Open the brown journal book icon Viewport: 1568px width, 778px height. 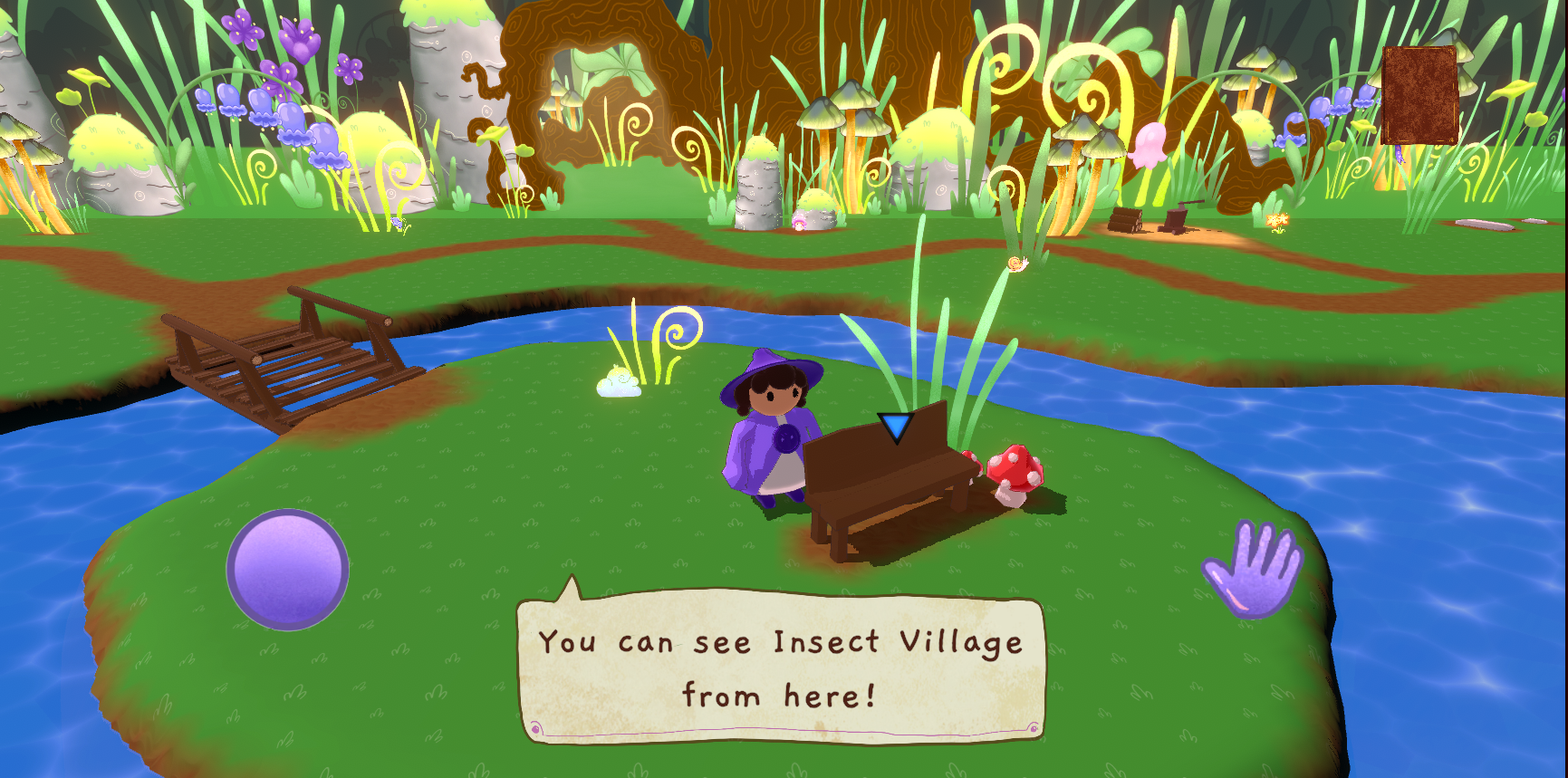click(x=1419, y=95)
